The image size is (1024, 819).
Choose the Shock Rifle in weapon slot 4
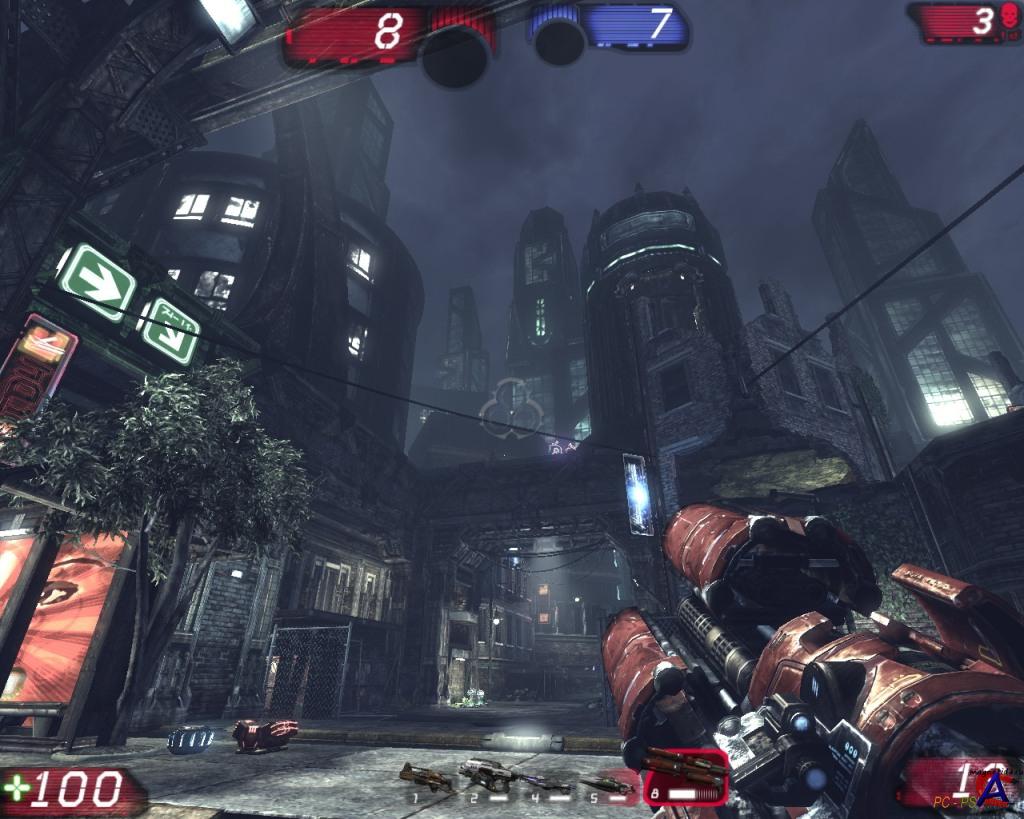coord(546,781)
